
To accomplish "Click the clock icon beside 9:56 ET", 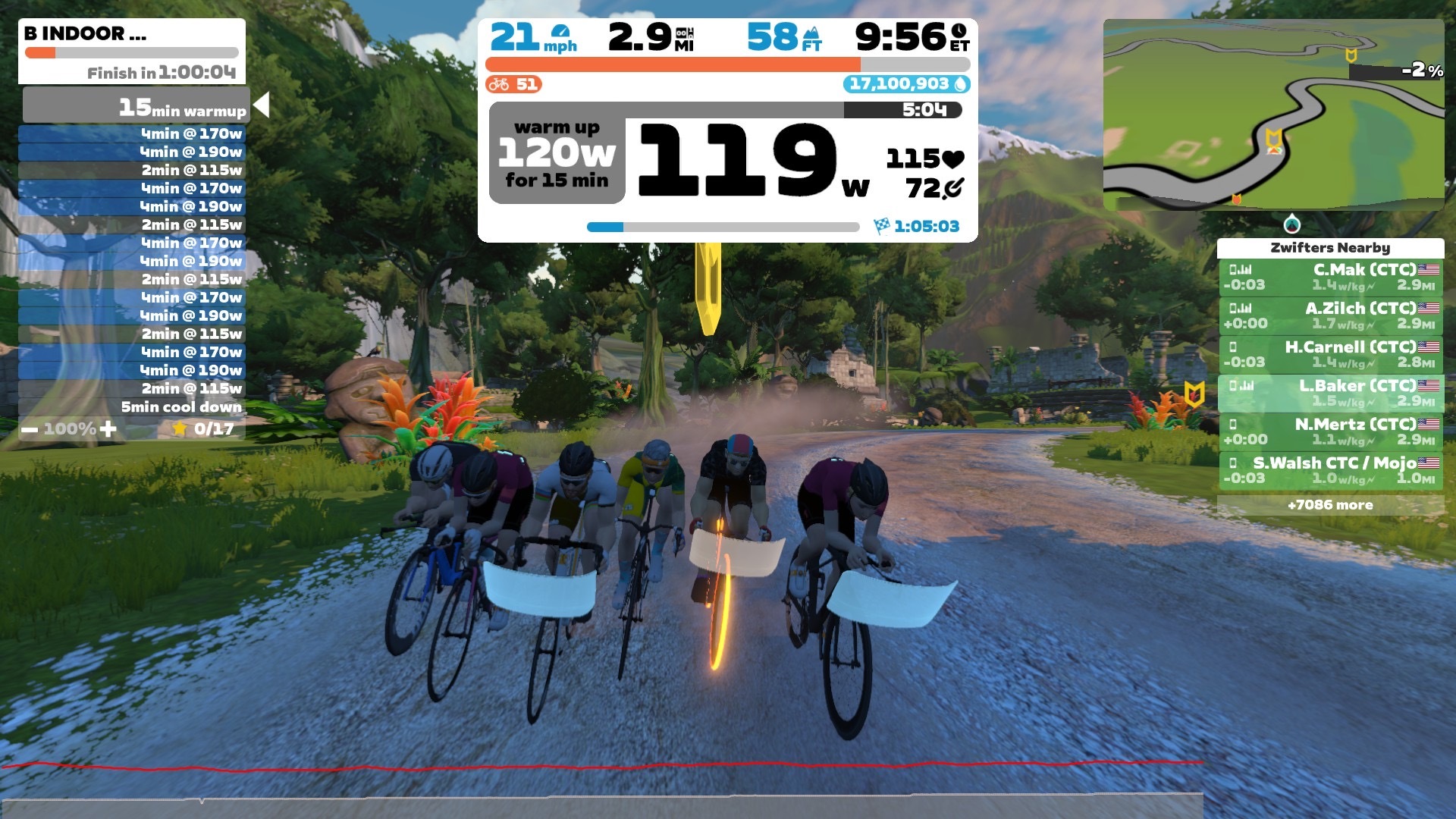I will point(960,32).
